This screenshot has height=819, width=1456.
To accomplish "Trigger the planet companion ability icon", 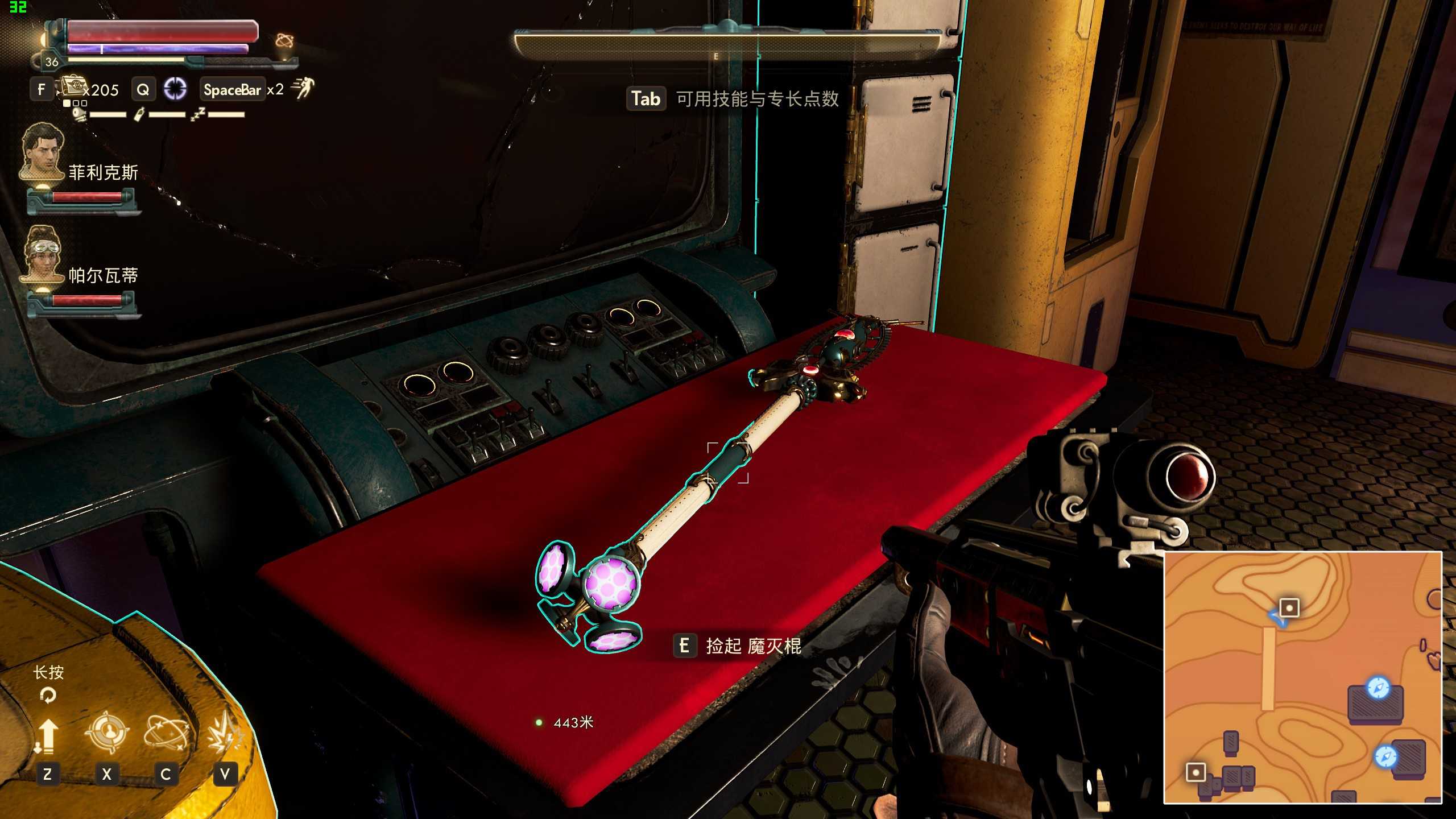I will (x=166, y=733).
